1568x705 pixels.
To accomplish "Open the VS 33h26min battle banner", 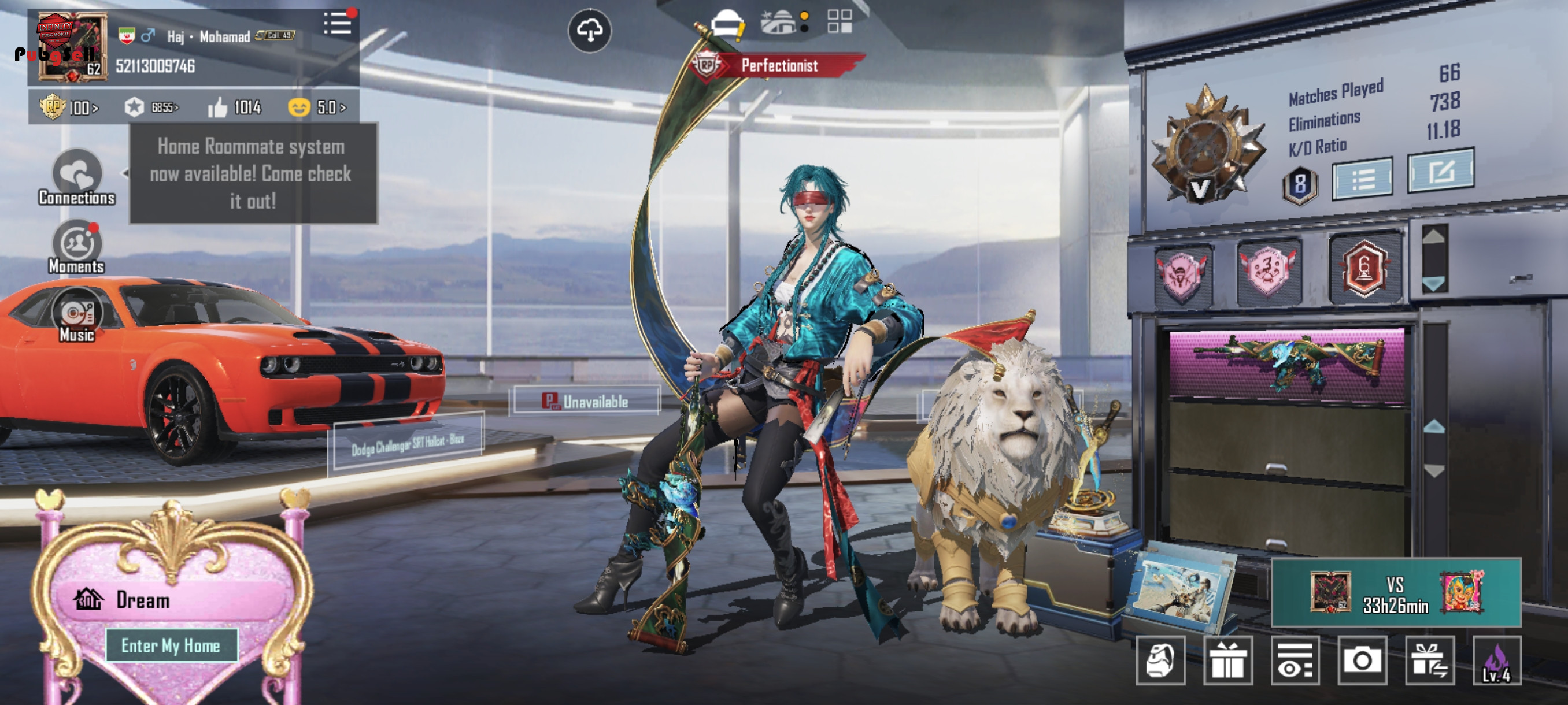I will [x=1396, y=592].
